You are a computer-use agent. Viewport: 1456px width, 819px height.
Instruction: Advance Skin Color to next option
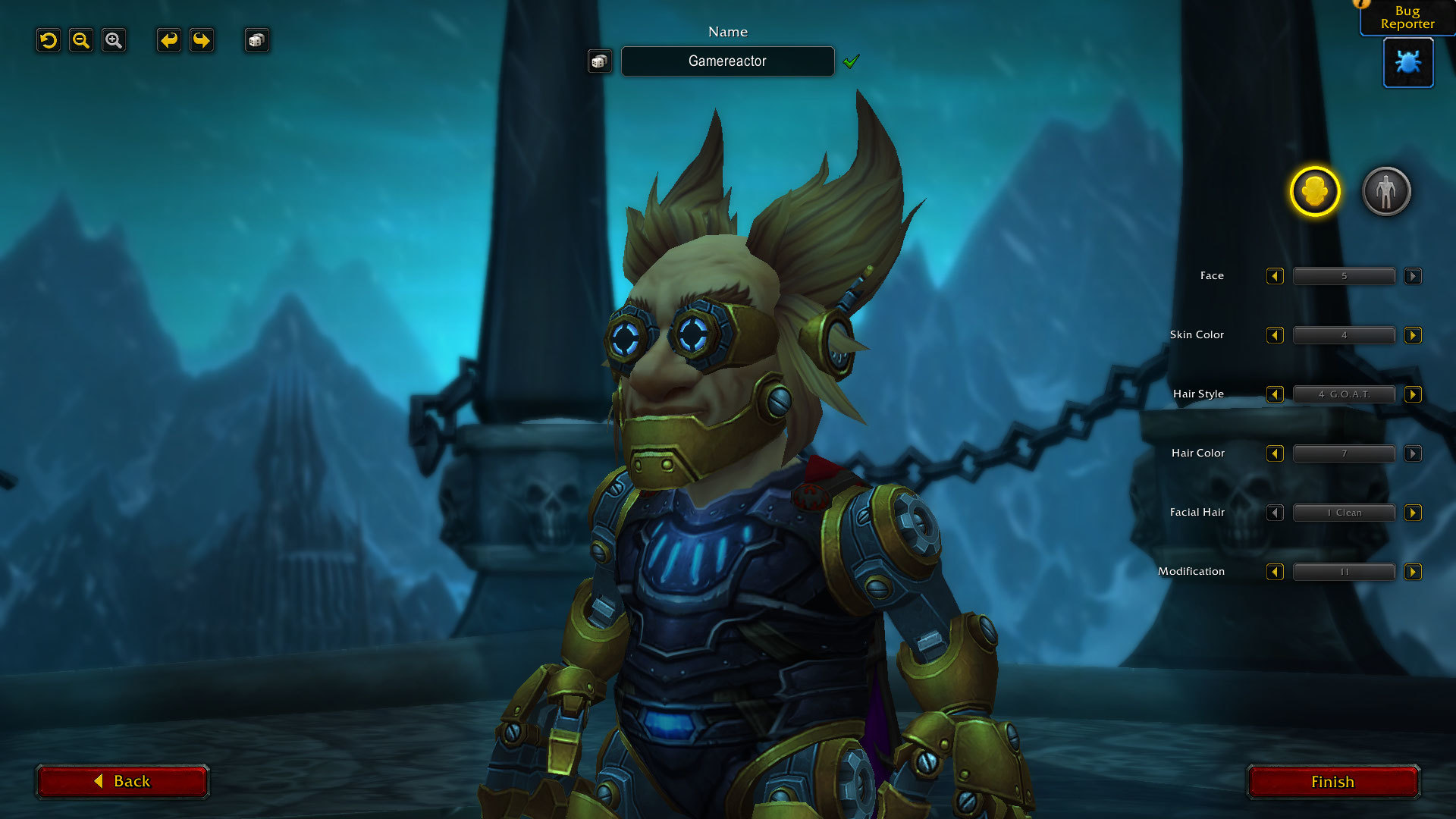pyautogui.click(x=1413, y=335)
